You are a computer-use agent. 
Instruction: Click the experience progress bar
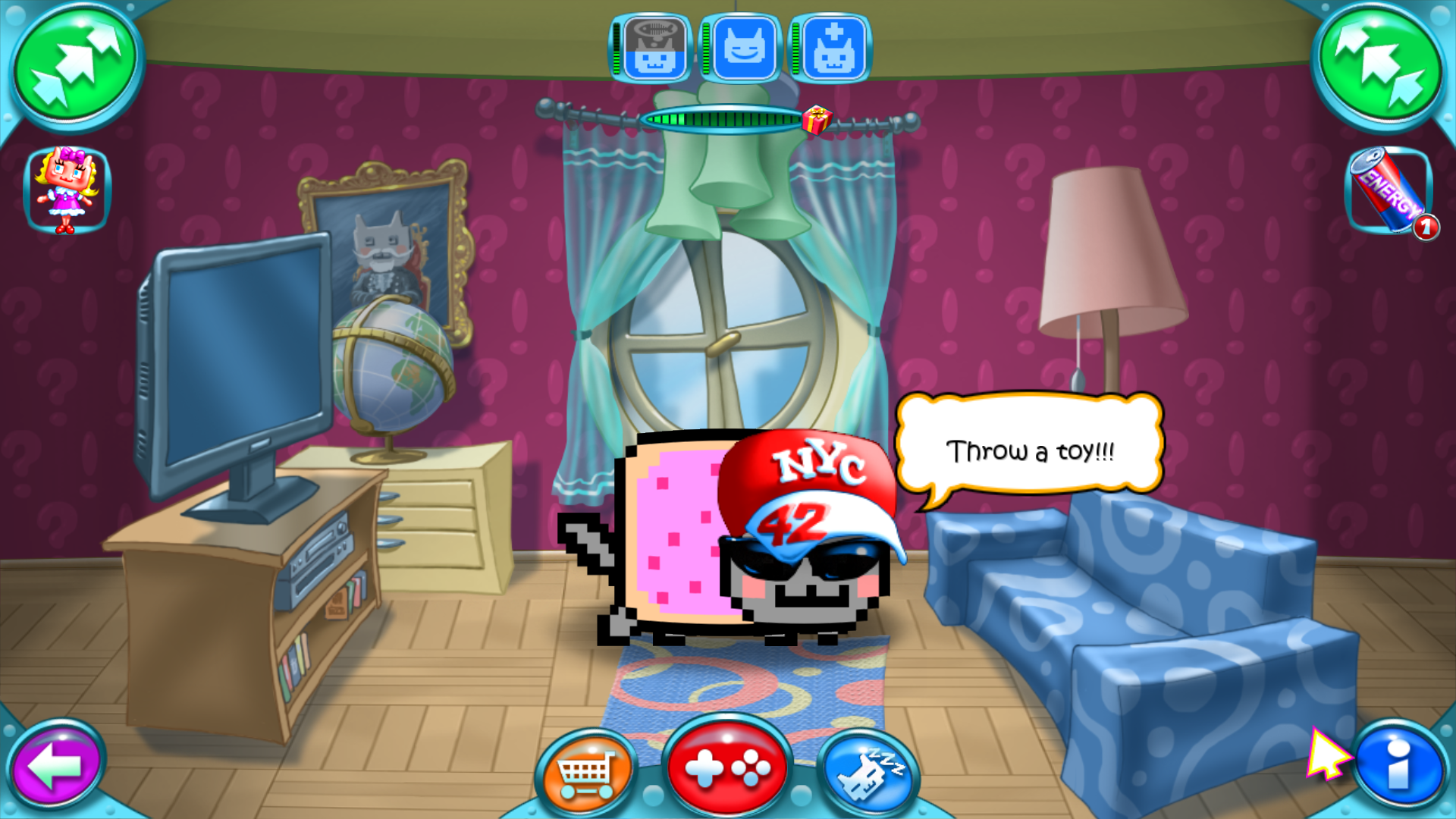(720, 119)
